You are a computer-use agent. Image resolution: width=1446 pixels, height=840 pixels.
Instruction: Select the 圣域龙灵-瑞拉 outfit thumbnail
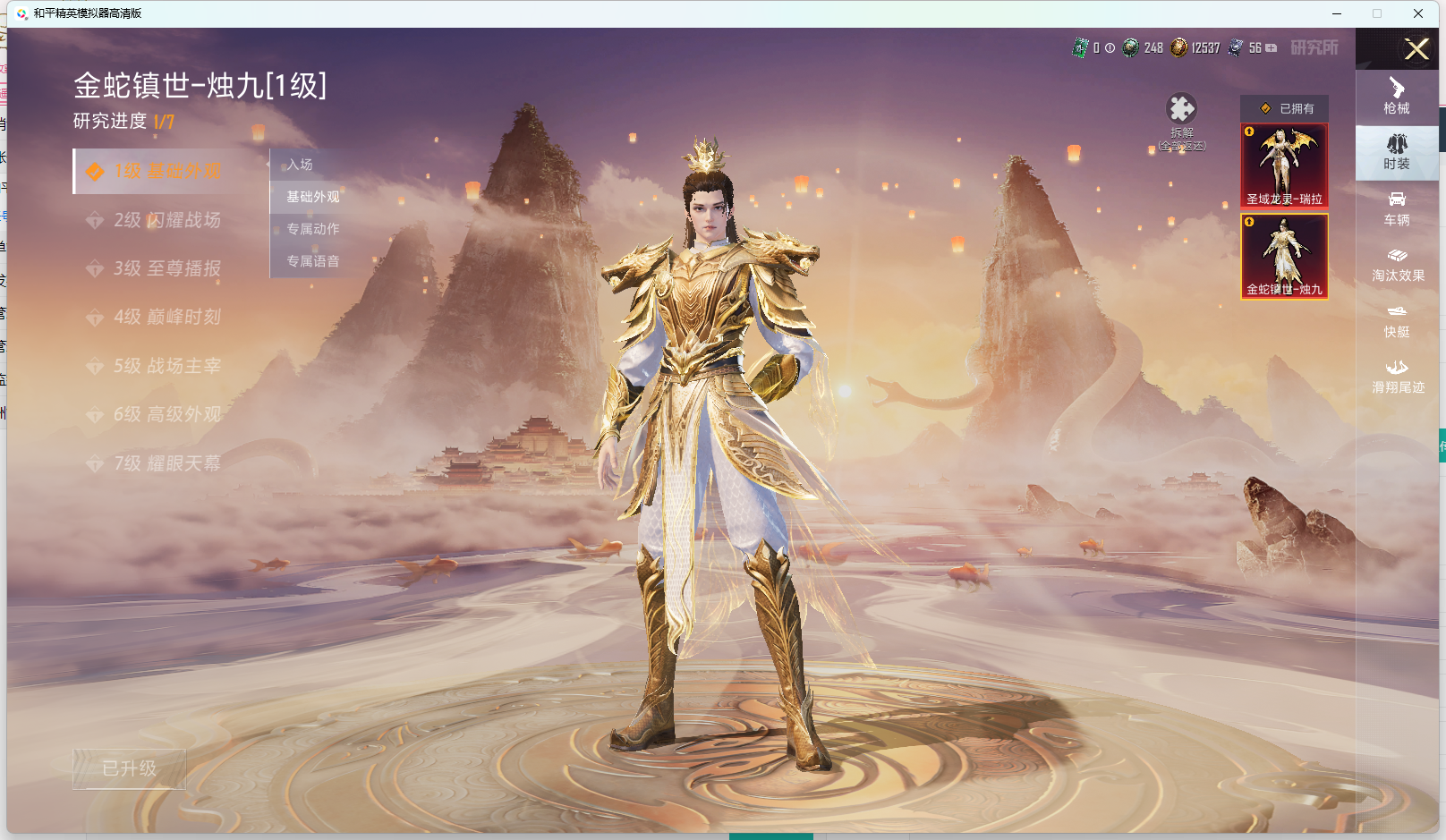point(1284,165)
